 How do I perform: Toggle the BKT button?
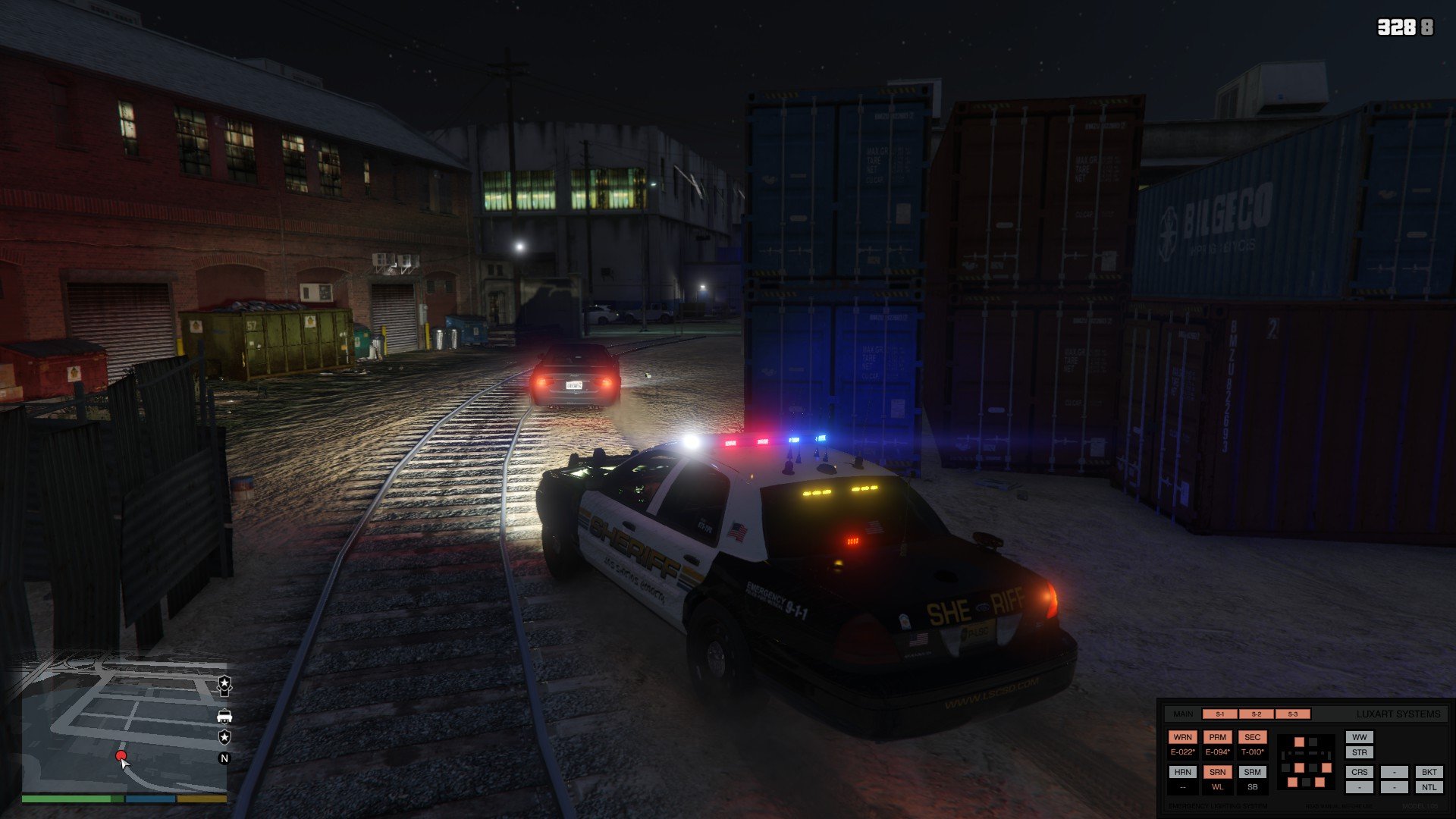coord(1429,772)
